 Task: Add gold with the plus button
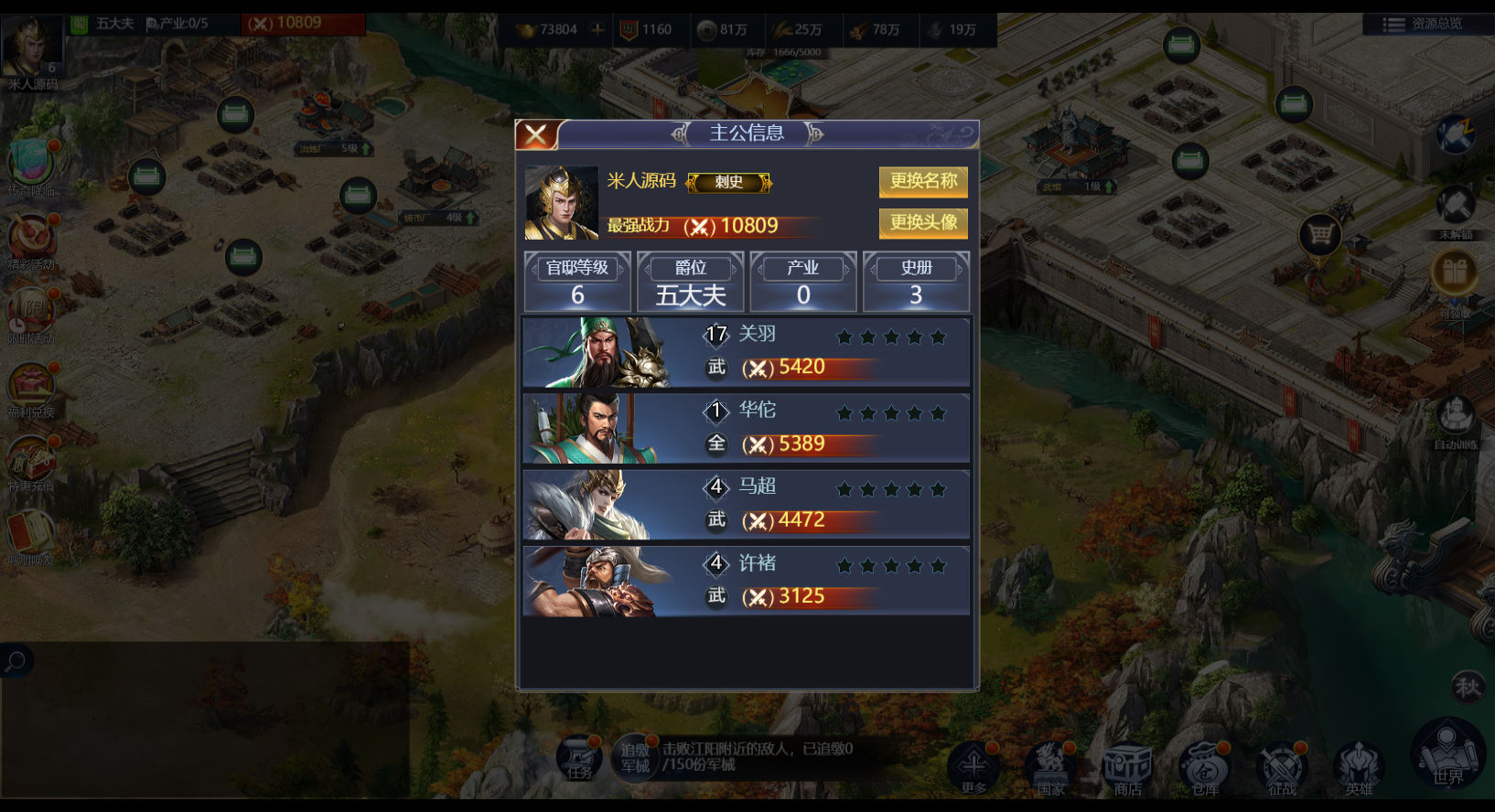597,29
